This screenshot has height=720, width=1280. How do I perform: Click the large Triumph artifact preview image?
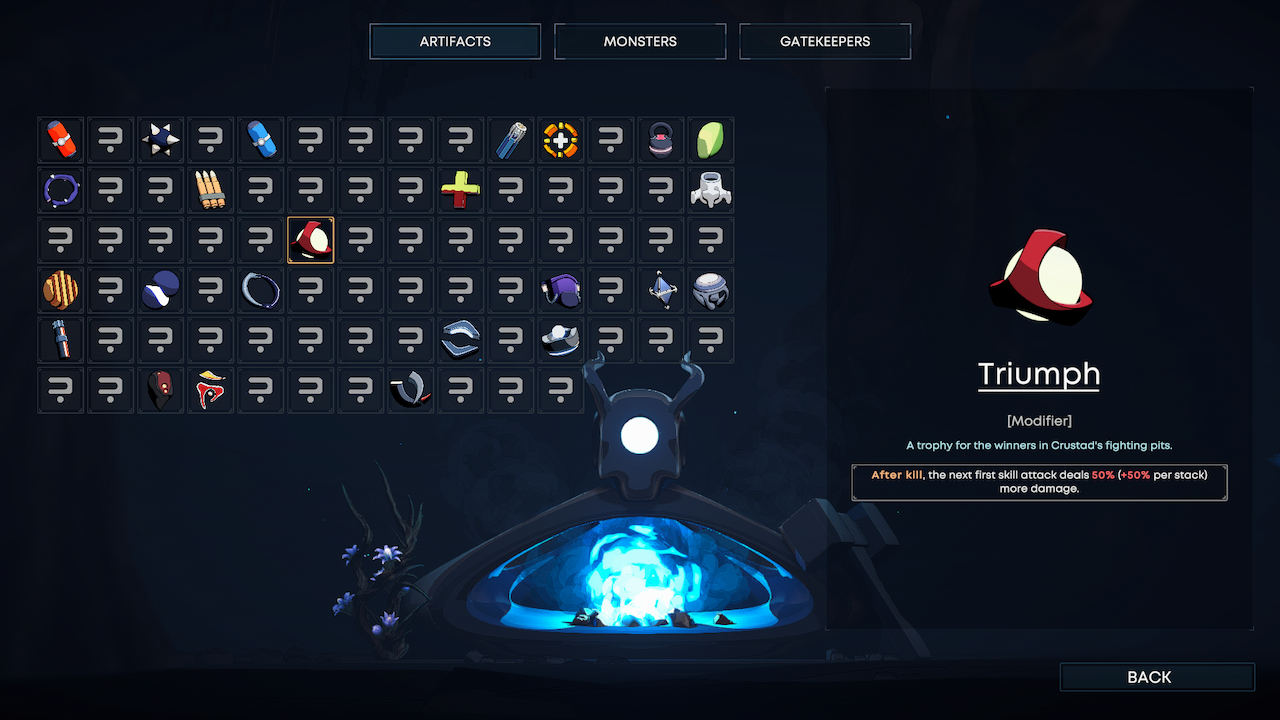tap(1039, 277)
